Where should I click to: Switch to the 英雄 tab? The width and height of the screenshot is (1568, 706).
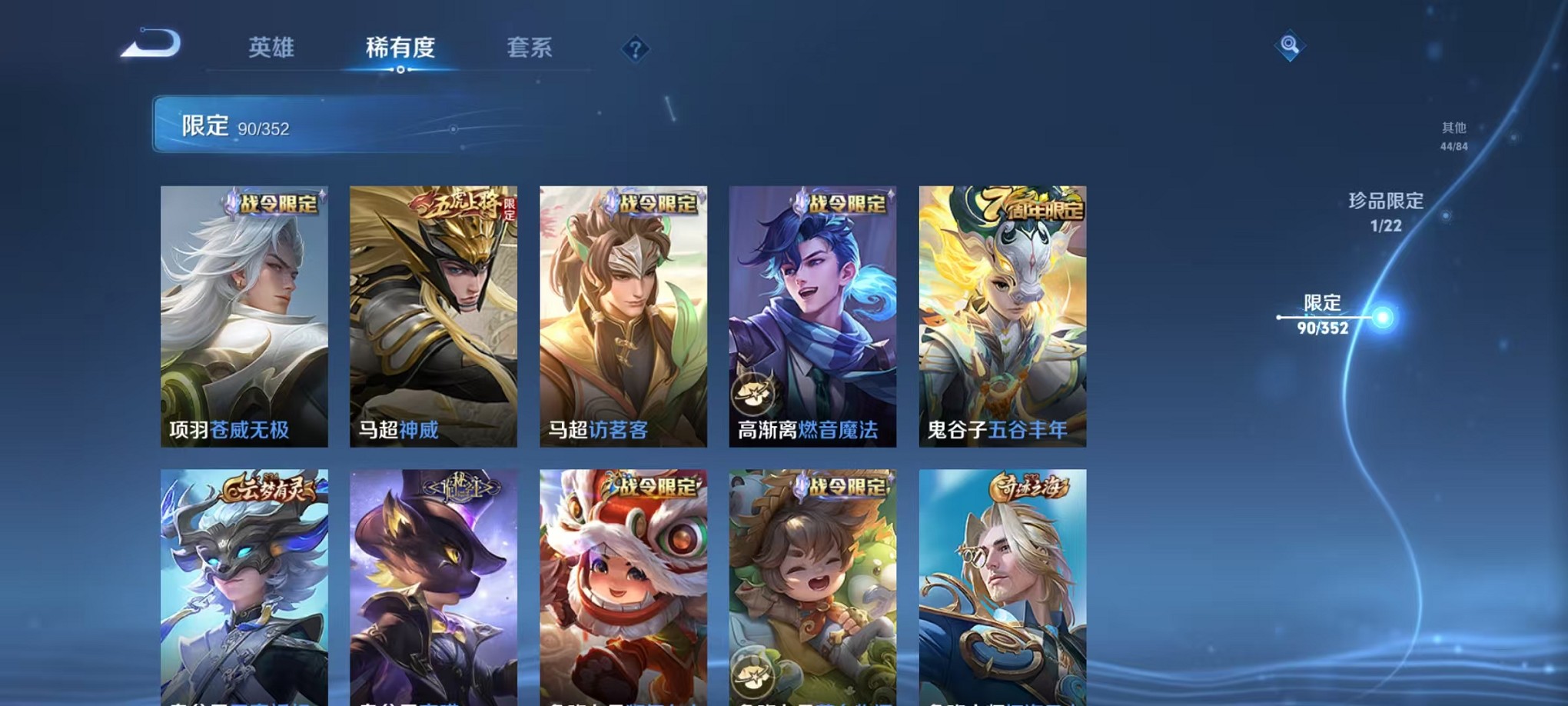(x=273, y=48)
